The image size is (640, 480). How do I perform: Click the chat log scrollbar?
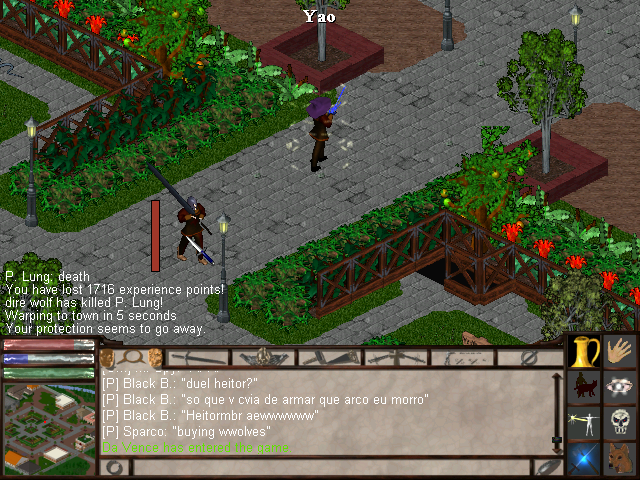(x=557, y=412)
